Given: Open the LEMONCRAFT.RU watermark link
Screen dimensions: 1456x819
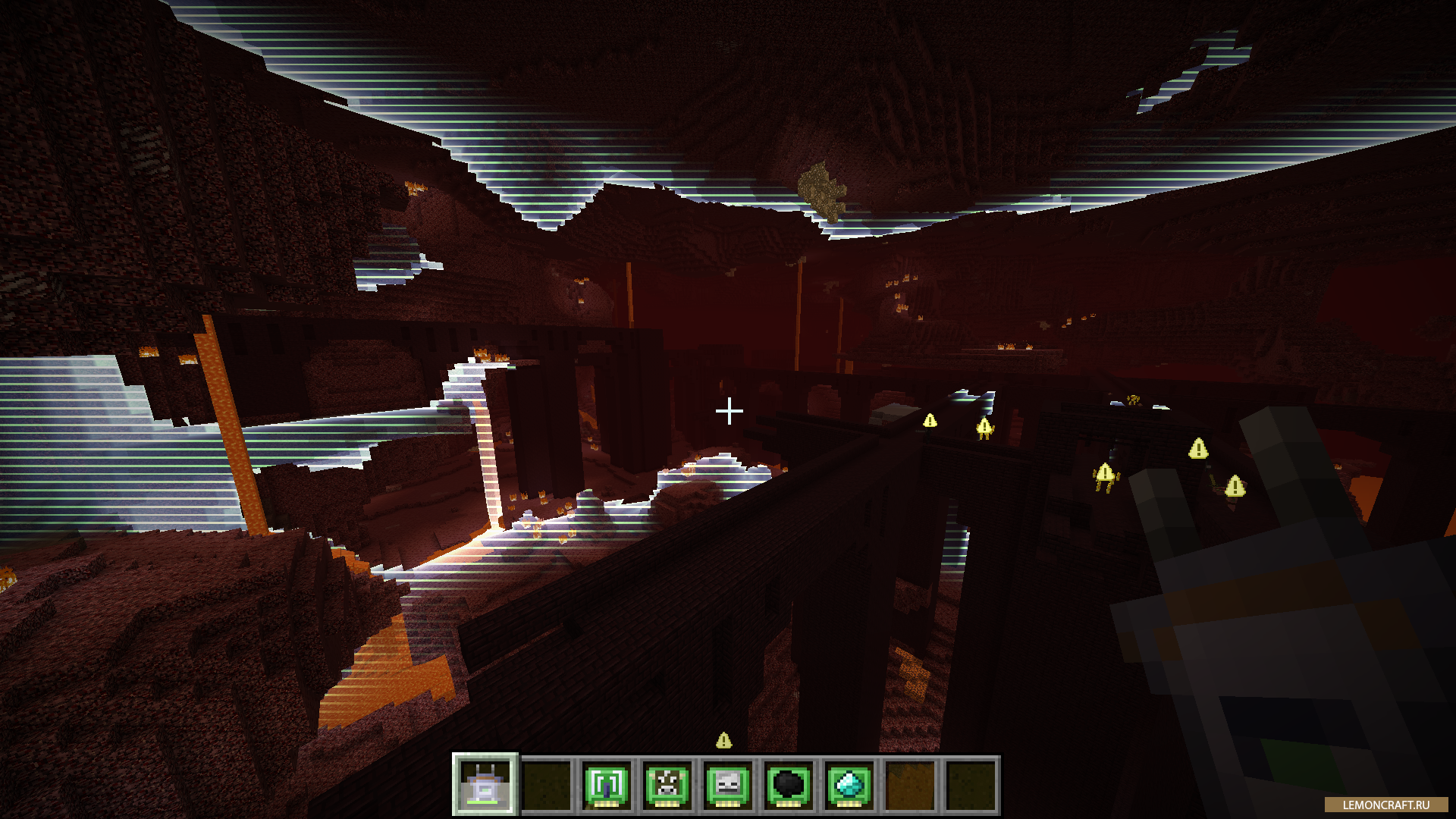Looking at the screenshot, I should point(1385,805).
